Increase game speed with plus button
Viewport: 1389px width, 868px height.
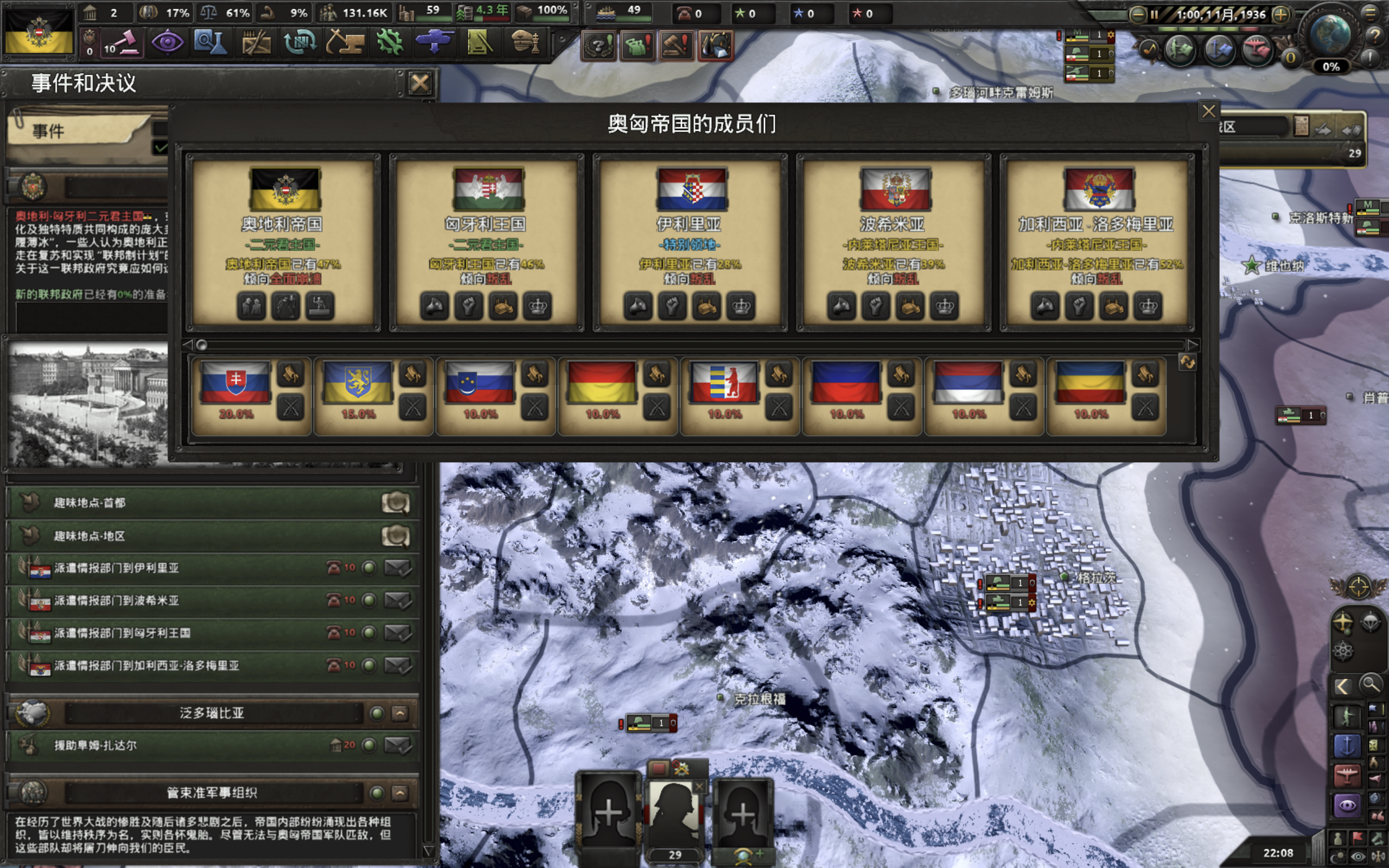click(x=1280, y=15)
